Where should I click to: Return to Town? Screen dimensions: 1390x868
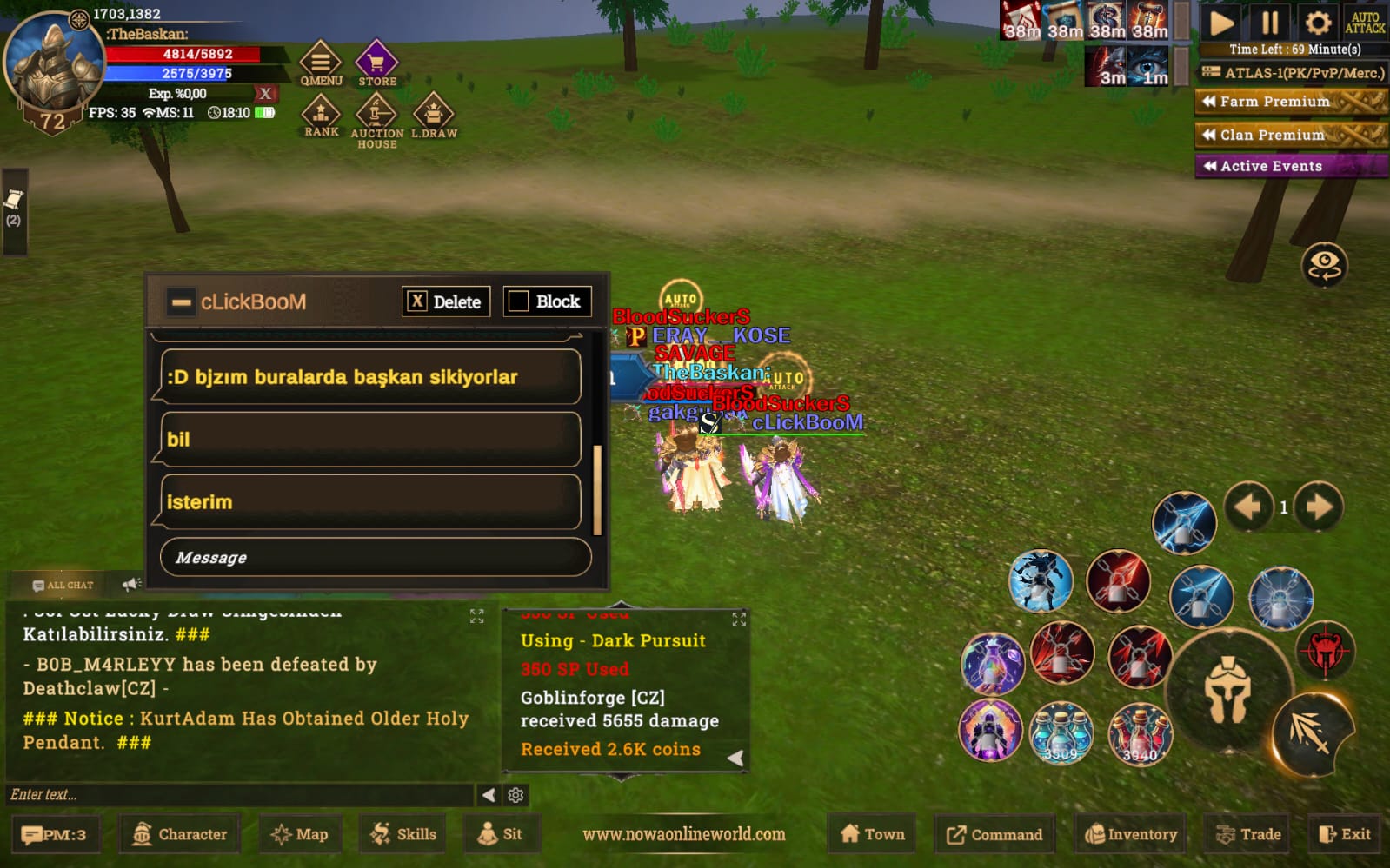tap(873, 834)
